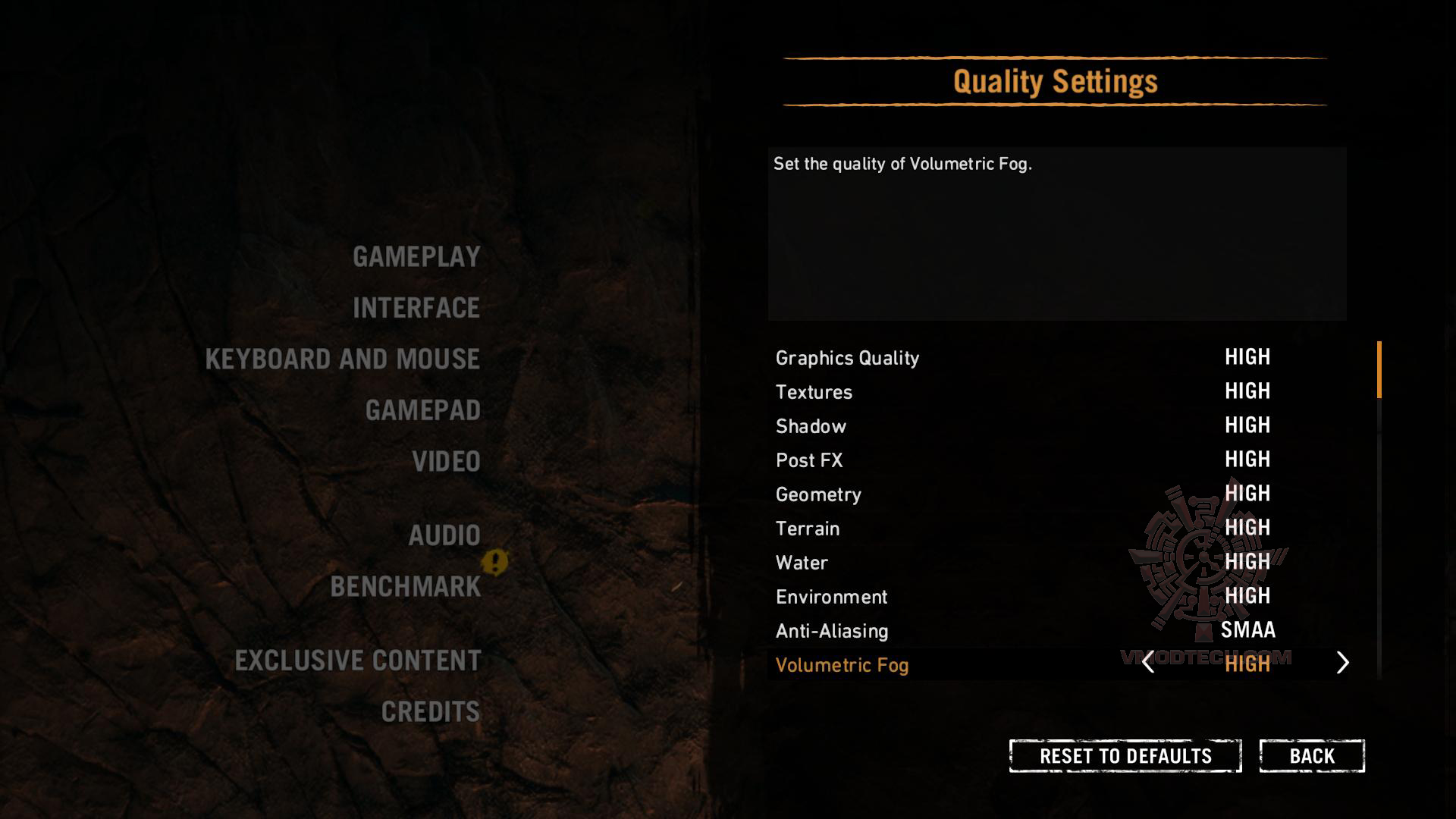Open the AUDIO settings section
The width and height of the screenshot is (1456, 819).
pos(444,535)
